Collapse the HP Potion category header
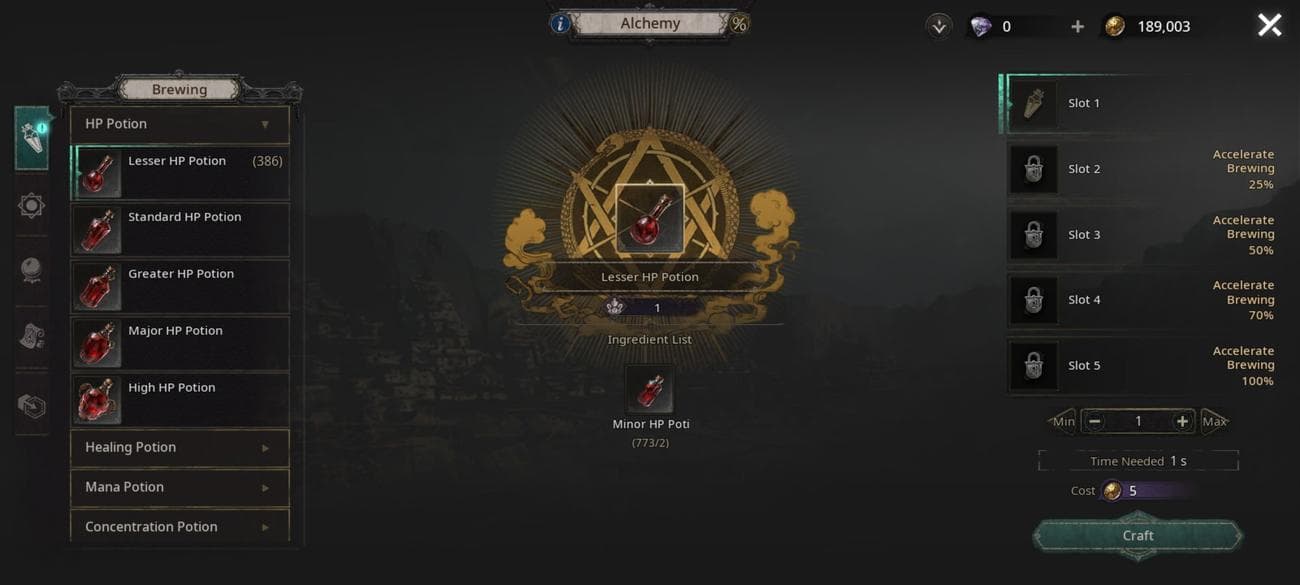 click(x=180, y=125)
